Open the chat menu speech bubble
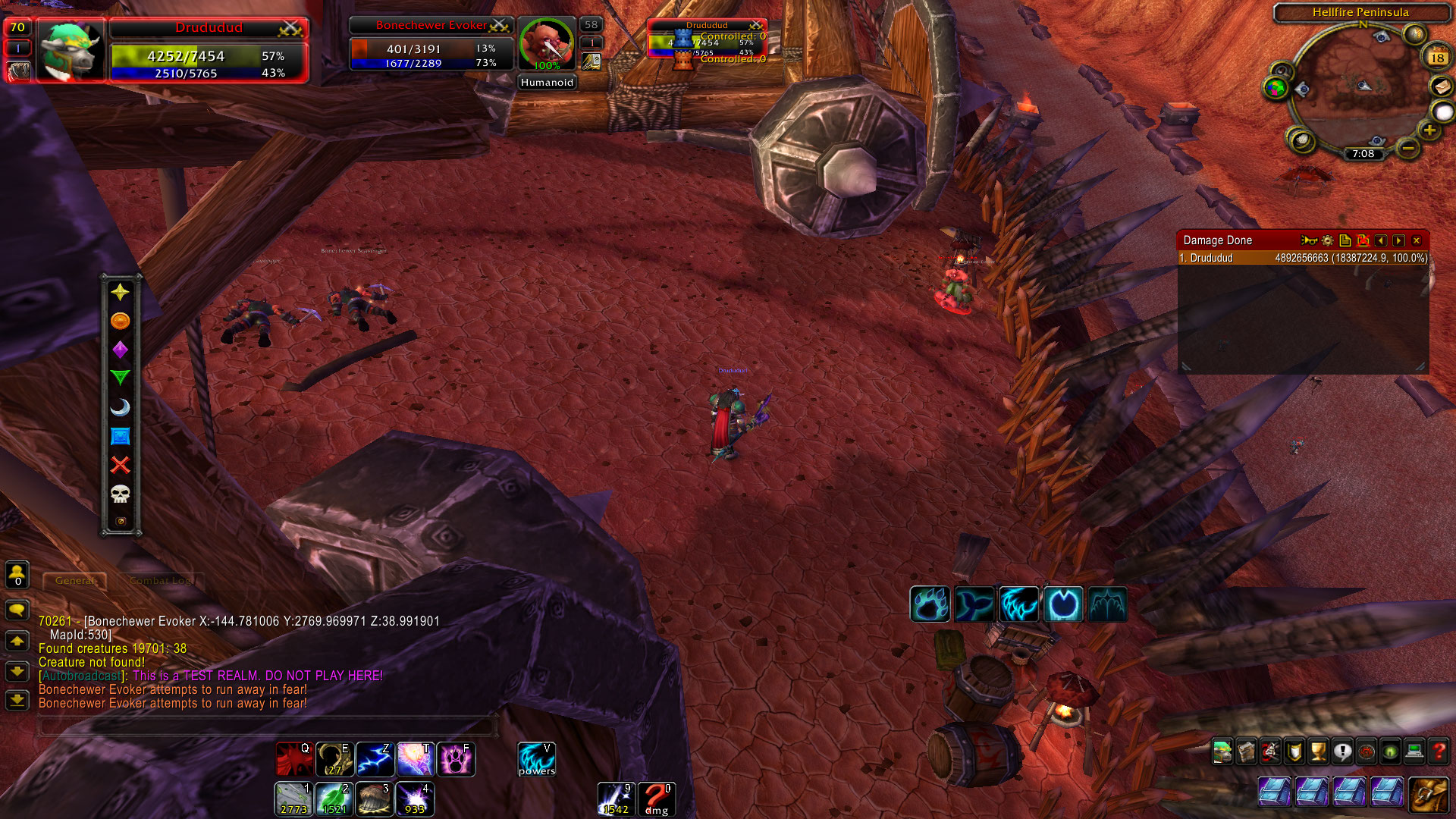 pos(16,607)
